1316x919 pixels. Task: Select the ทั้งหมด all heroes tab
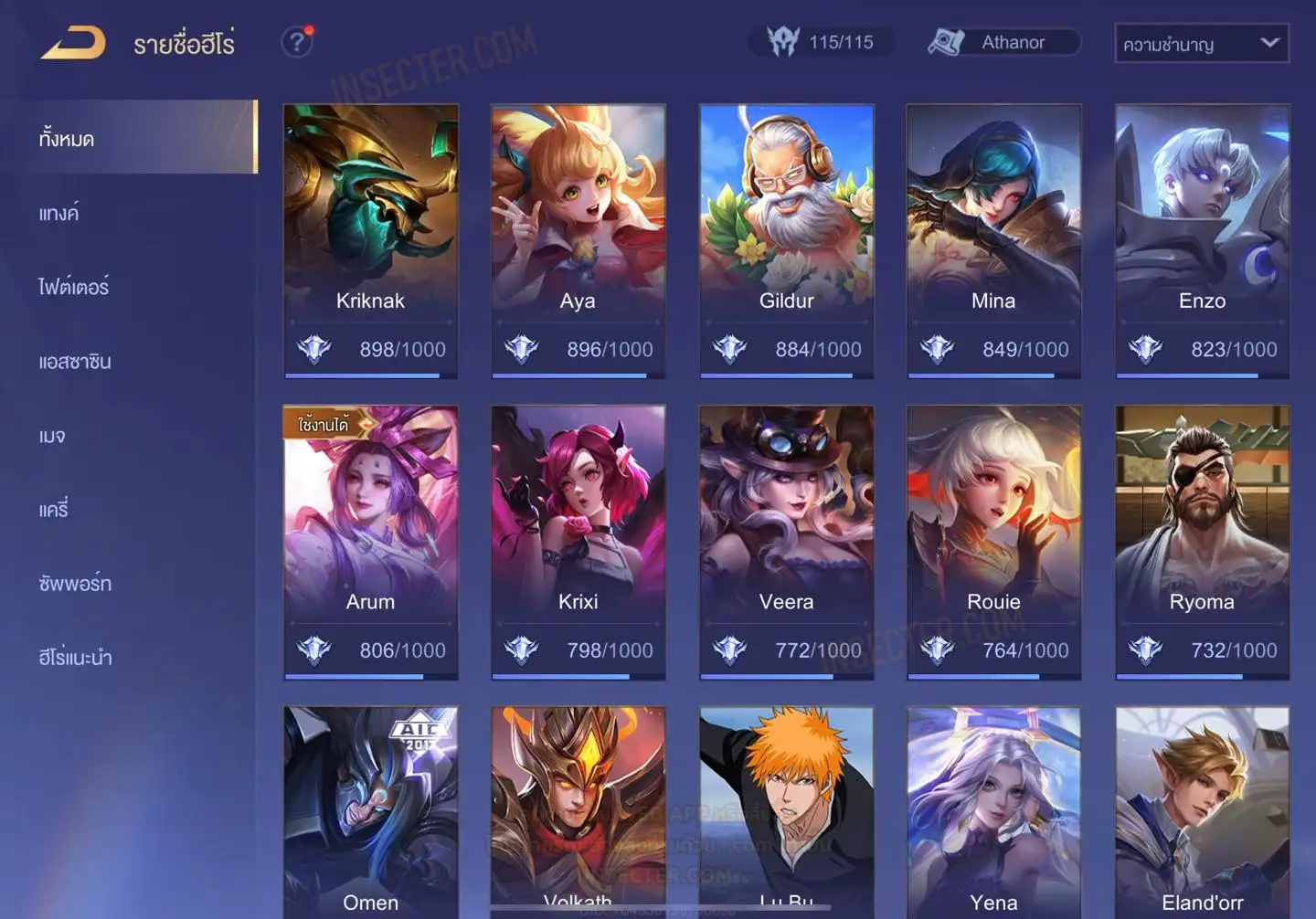point(67,139)
